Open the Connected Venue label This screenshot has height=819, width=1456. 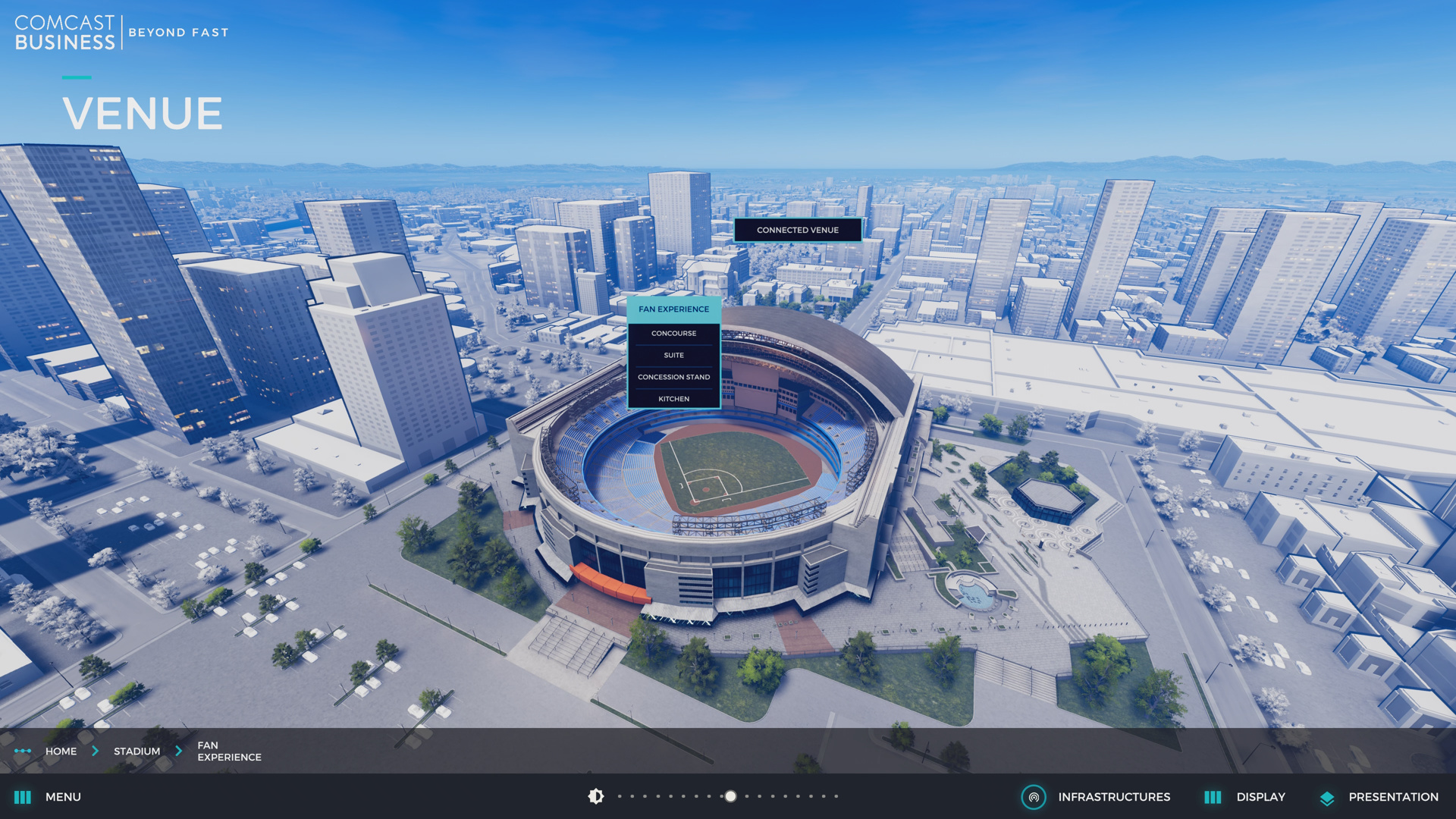pos(797,230)
